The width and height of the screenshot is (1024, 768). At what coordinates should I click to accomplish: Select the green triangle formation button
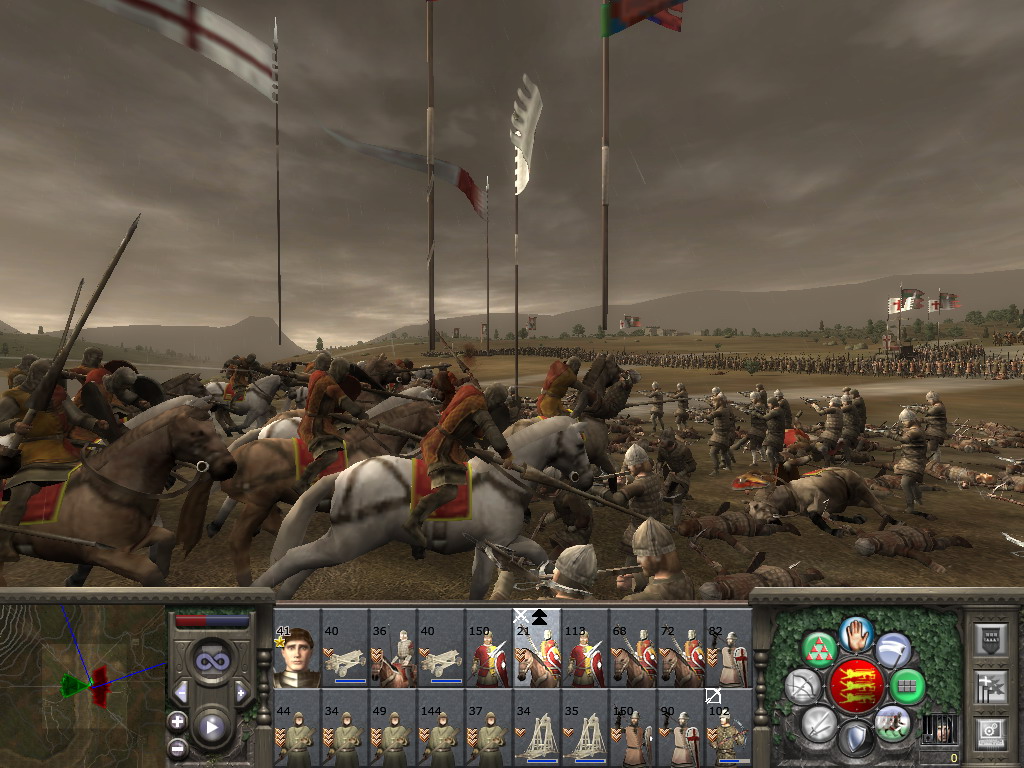[820, 651]
